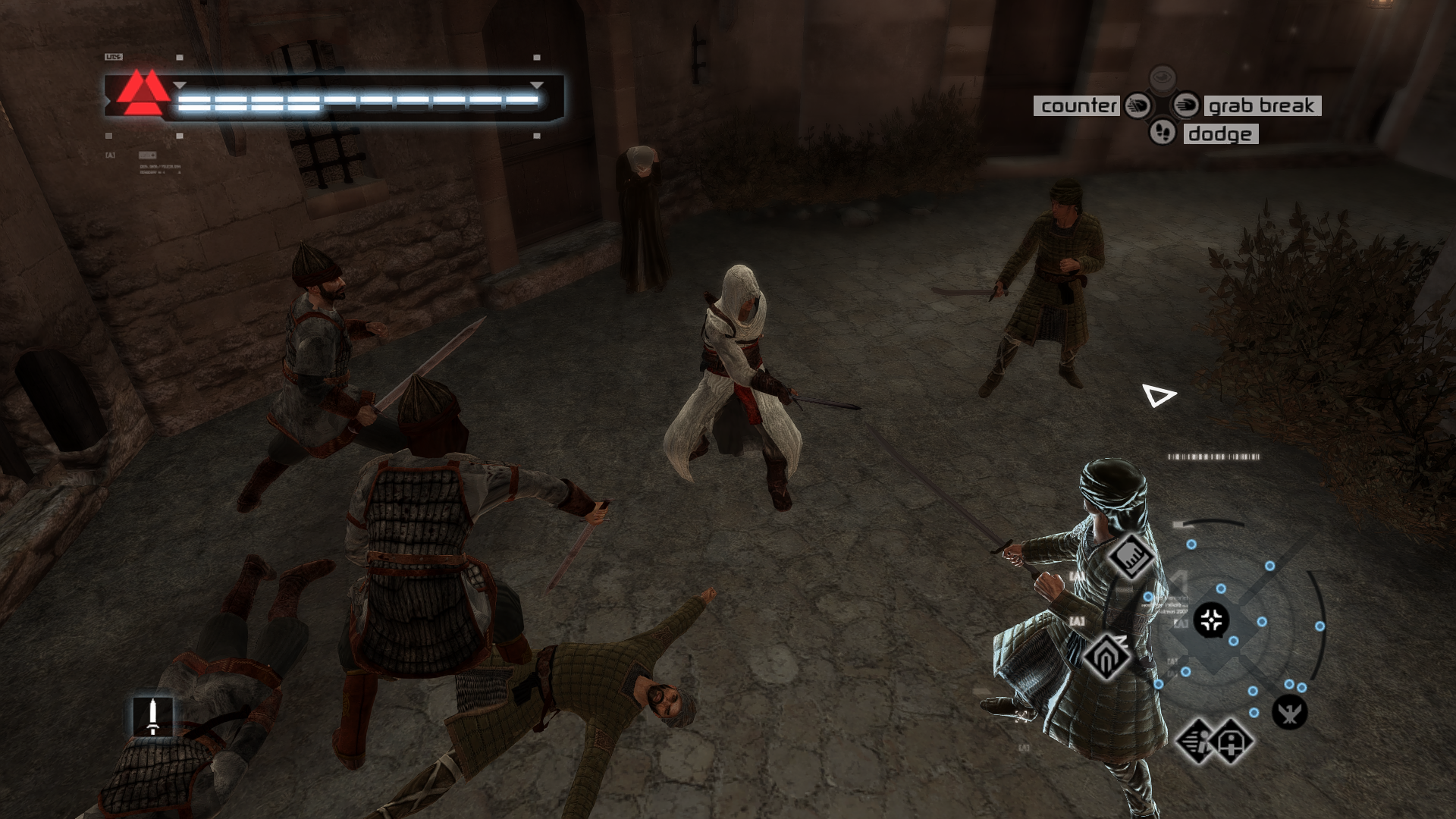Screen dimensions: 1456x819
Task: Click the eagle viewpoint marker on minimap
Action: [x=1289, y=712]
